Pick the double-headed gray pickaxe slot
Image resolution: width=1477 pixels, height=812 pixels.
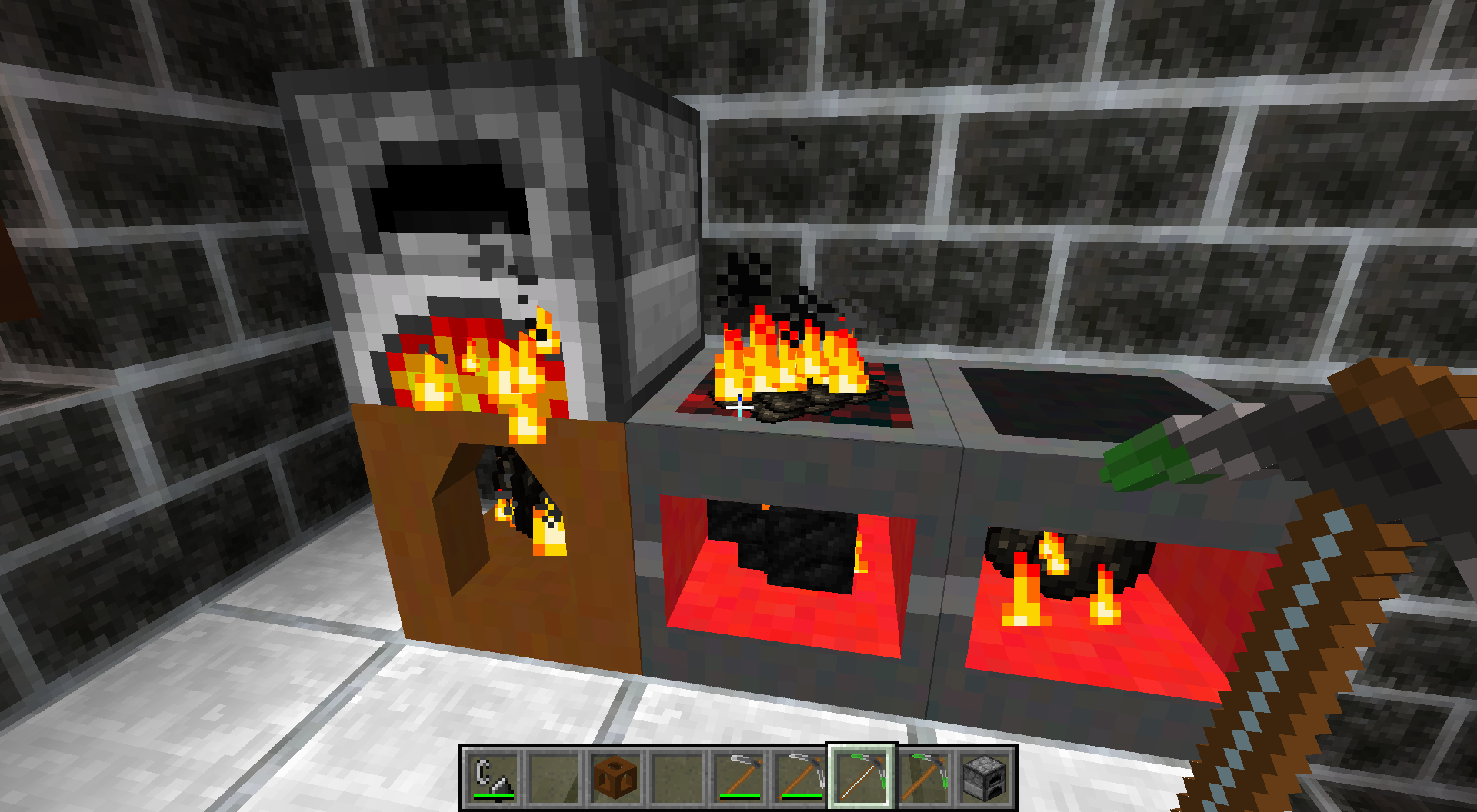(801, 777)
